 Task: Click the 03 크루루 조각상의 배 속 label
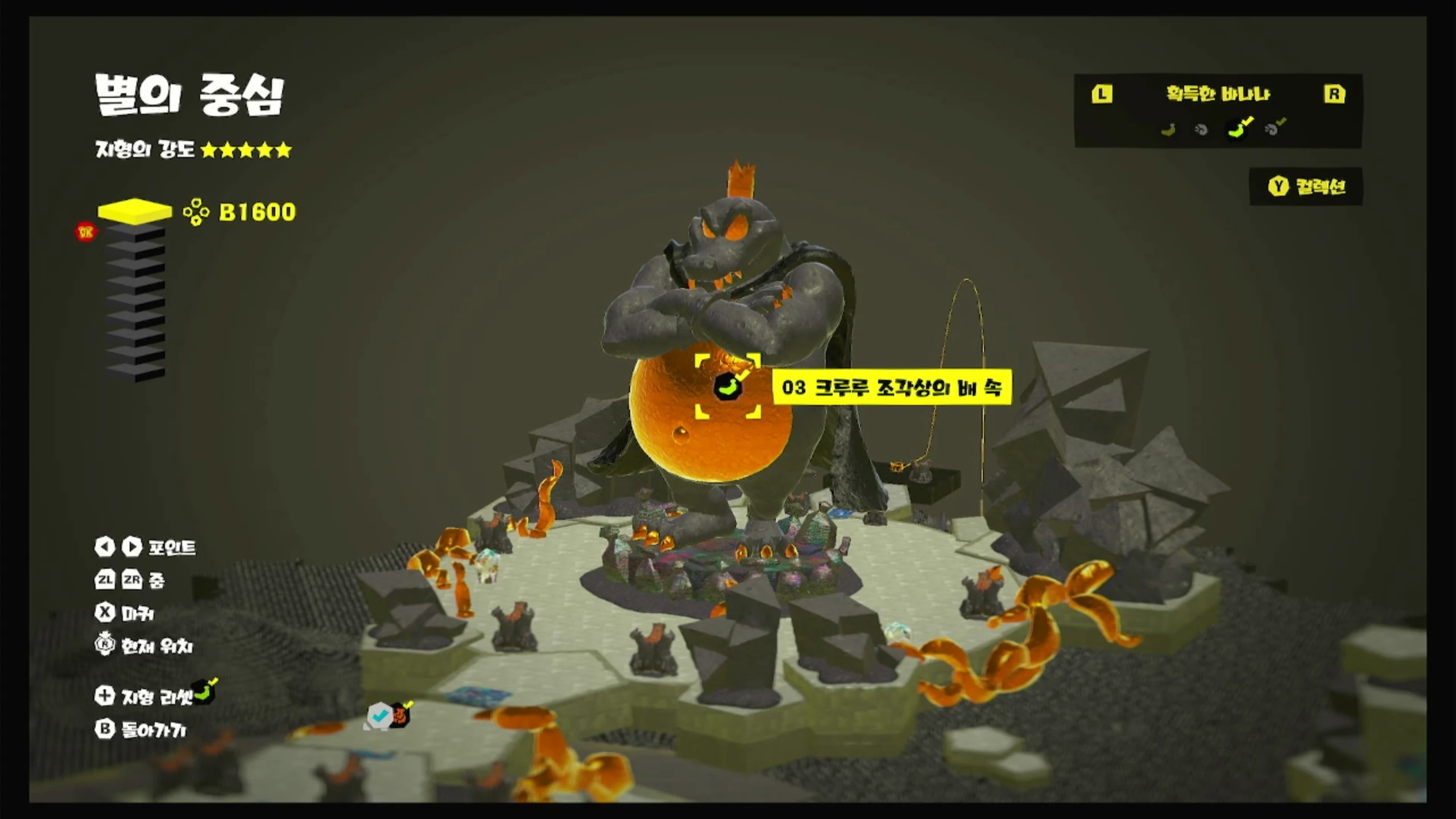point(891,387)
